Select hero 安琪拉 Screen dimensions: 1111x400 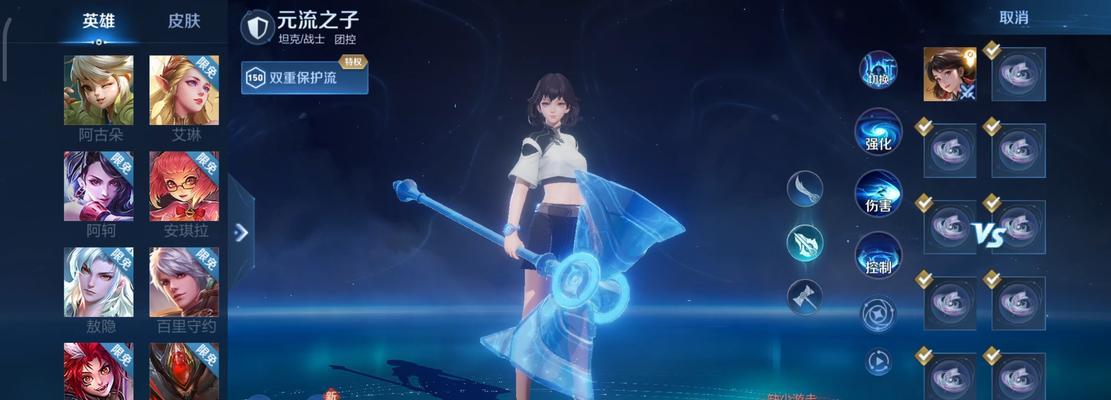[184, 186]
